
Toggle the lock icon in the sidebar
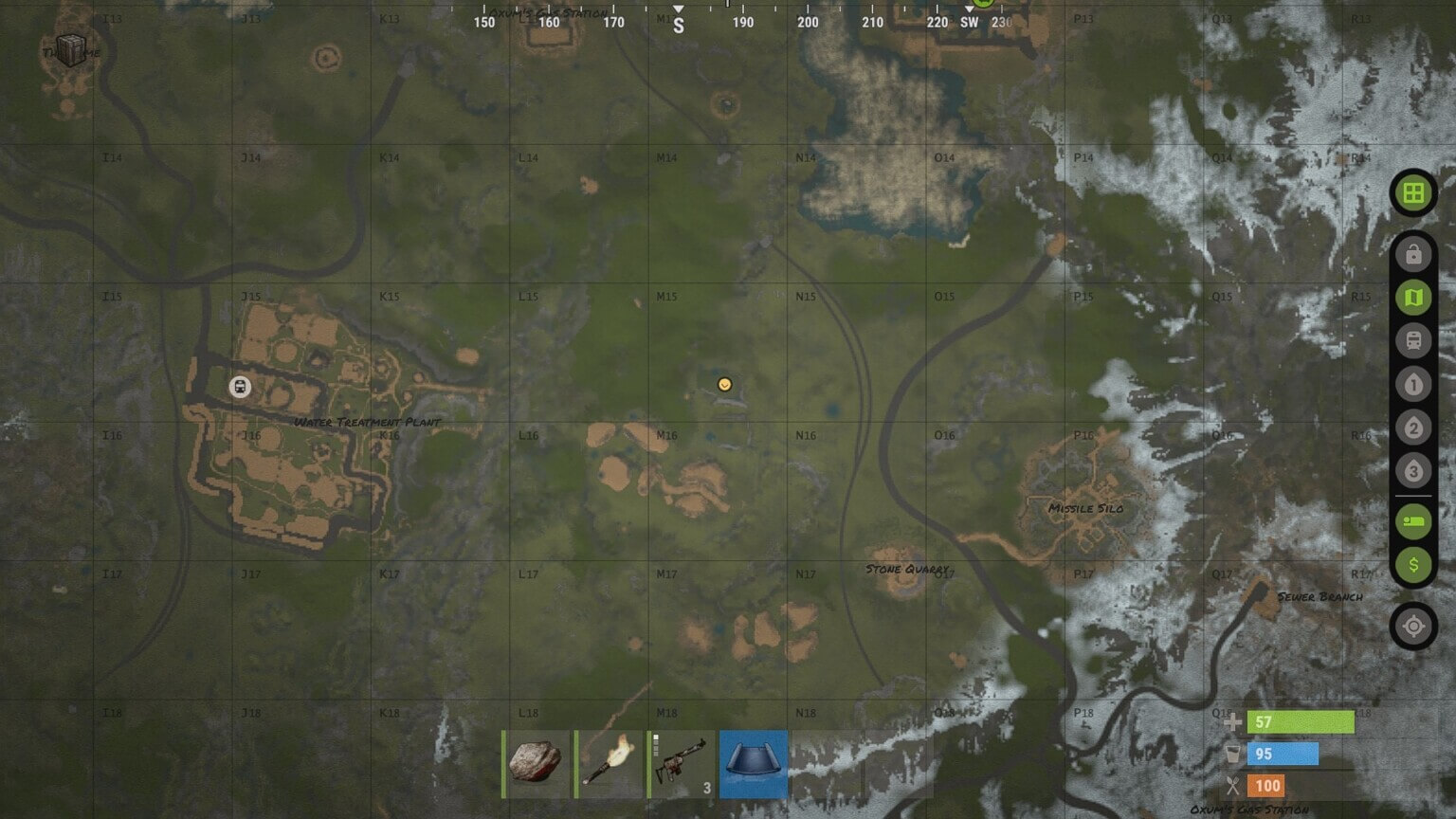tap(1413, 252)
